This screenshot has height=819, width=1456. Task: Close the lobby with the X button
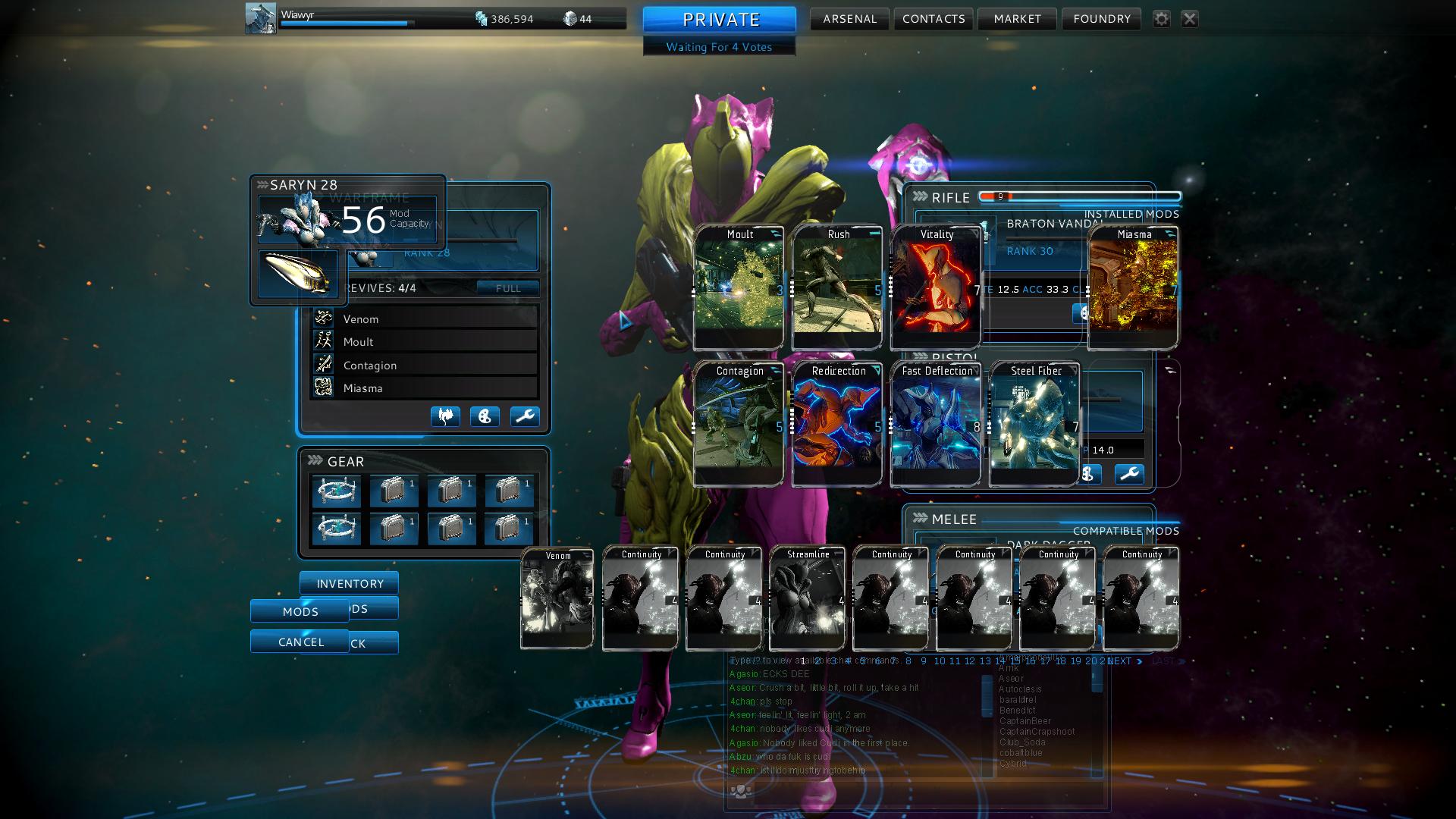coord(1189,19)
